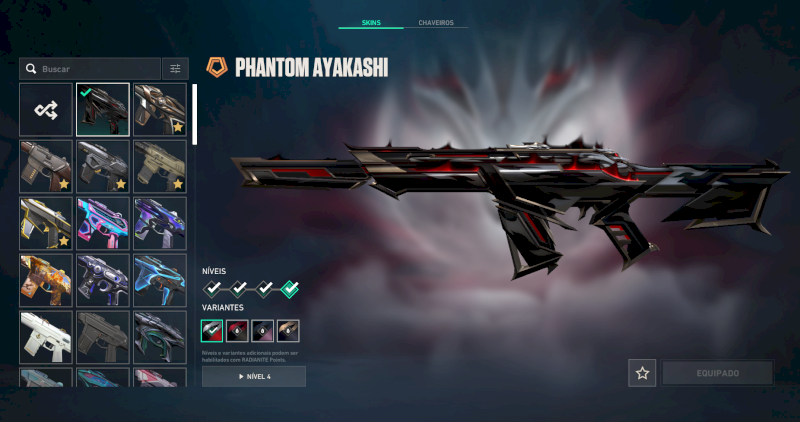The image size is (800, 422).
Task: Open the skin filter options
Action: [x=175, y=69]
